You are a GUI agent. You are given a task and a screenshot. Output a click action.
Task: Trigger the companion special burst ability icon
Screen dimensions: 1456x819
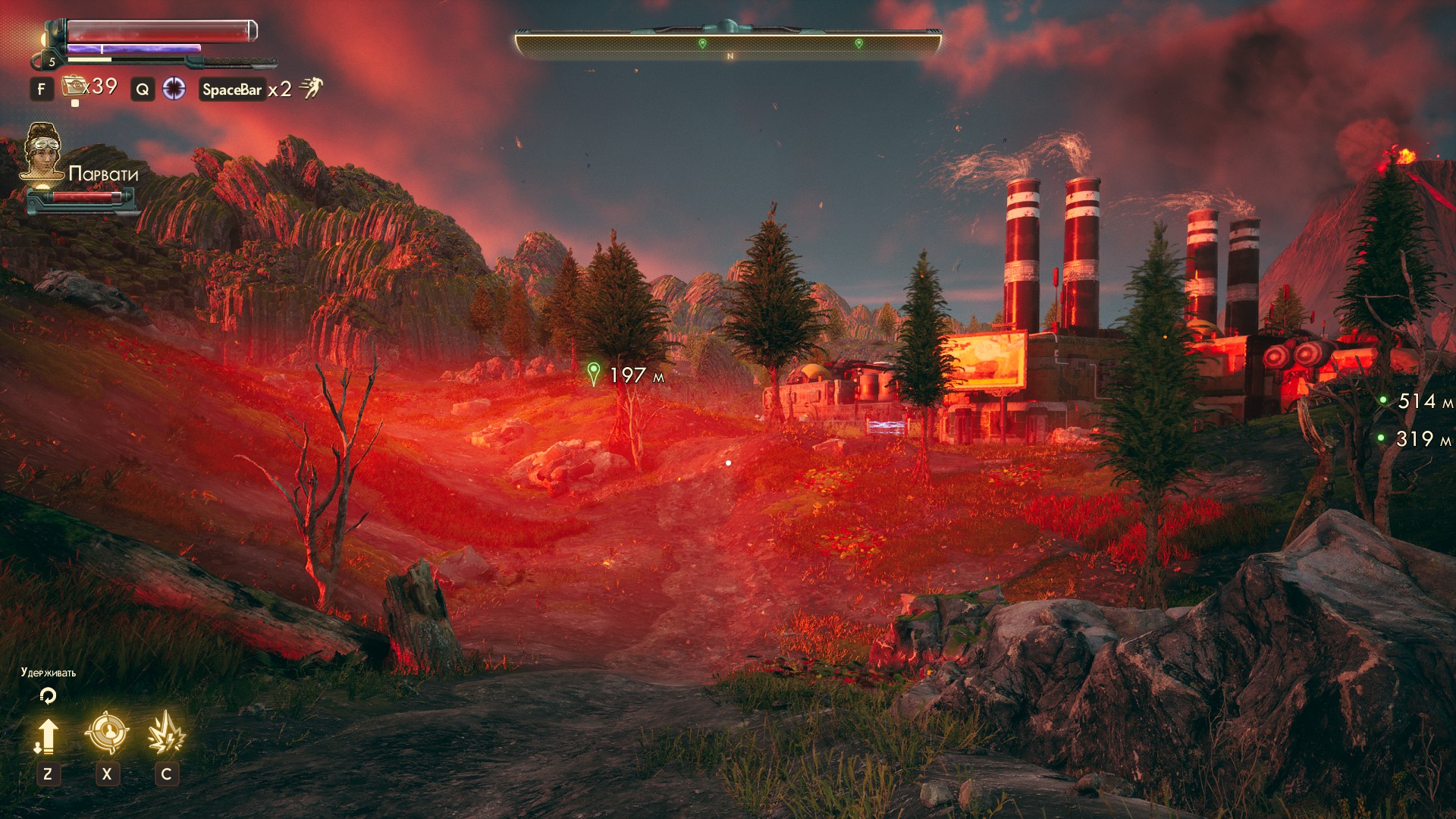[x=166, y=733]
